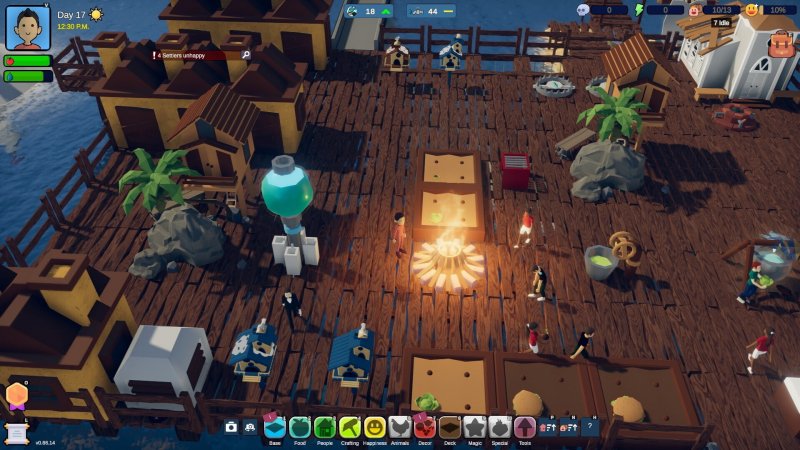The image size is (800, 450).
Task: Choose the Decor category
Action: (425, 428)
